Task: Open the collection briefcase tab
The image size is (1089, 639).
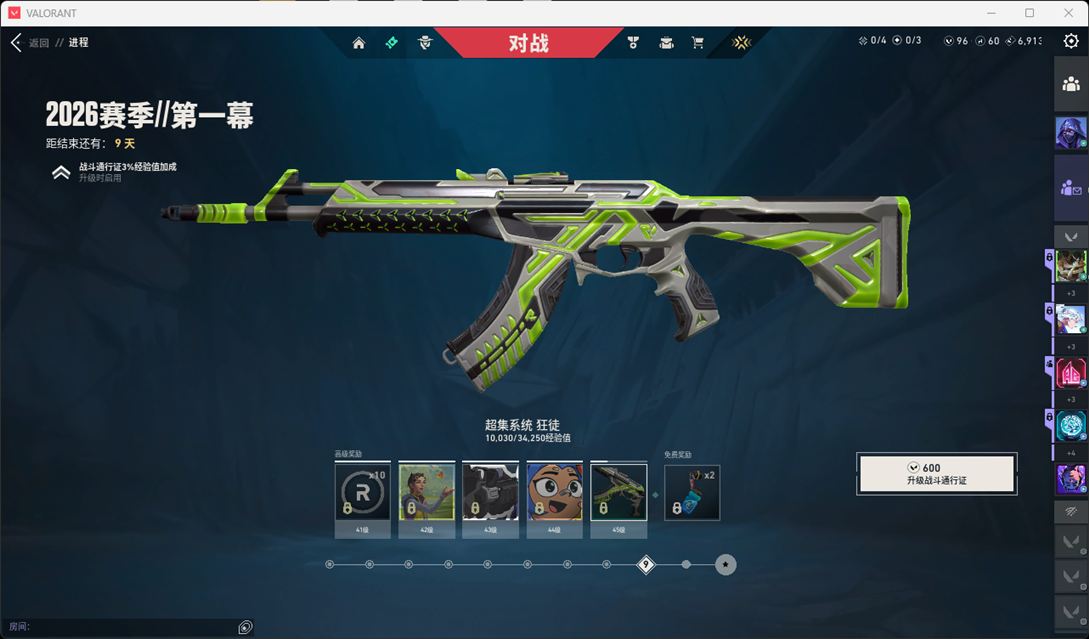Action: coord(666,43)
